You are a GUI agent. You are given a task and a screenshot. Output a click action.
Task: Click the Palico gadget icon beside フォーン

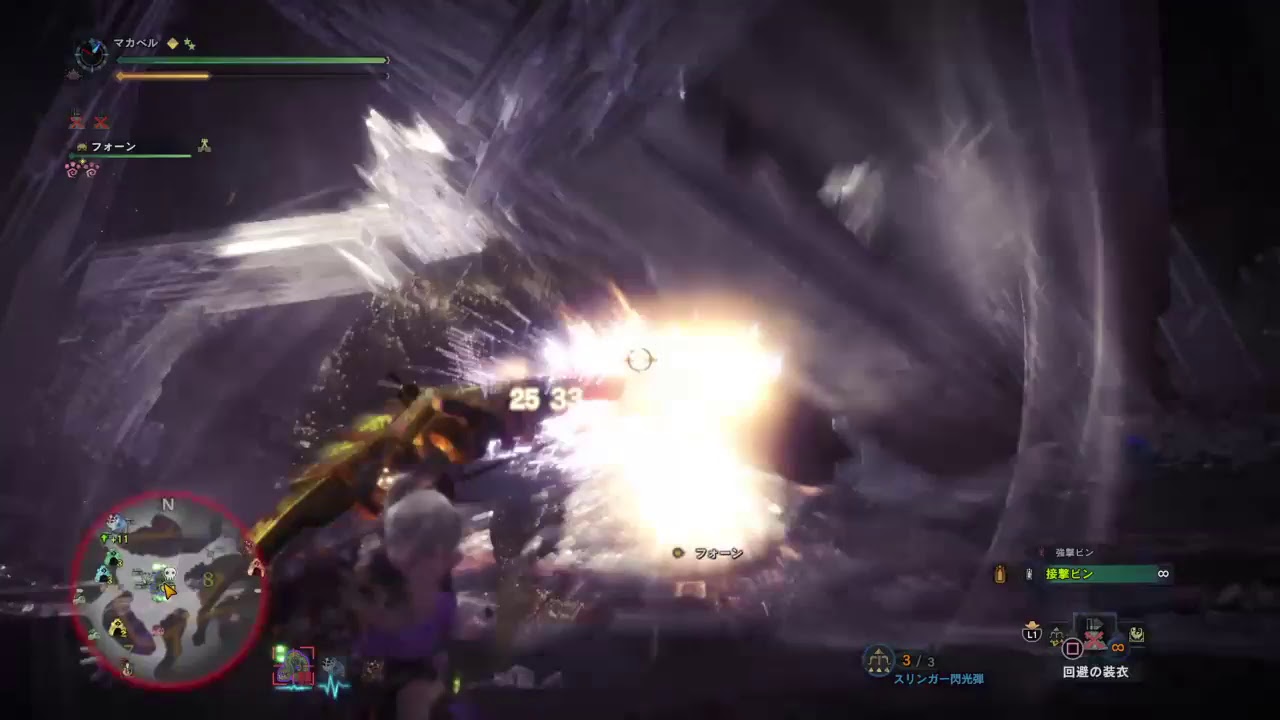click(x=204, y=146)
